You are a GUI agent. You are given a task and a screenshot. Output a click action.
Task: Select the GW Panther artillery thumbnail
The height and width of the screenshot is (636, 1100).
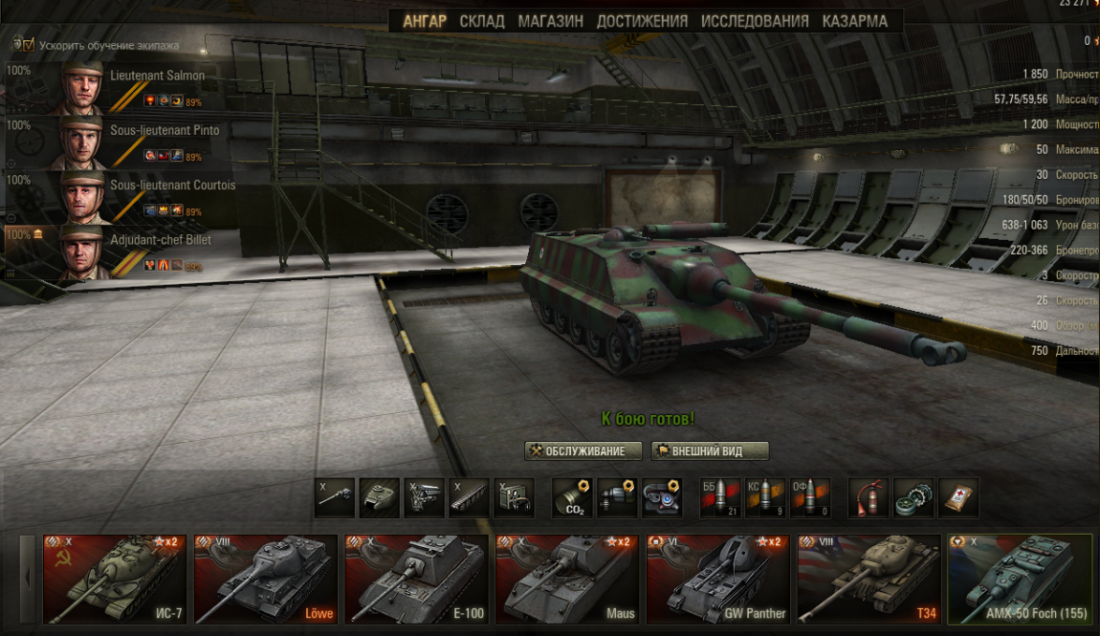click(x=718, y=579)
